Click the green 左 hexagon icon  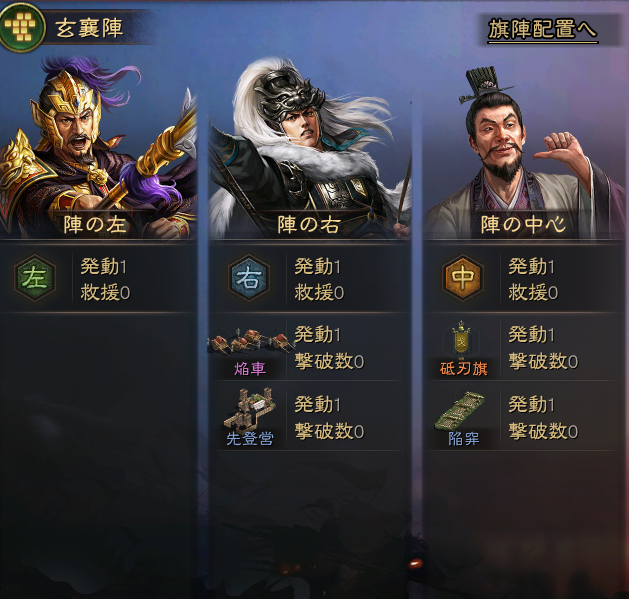pos(35,278)
